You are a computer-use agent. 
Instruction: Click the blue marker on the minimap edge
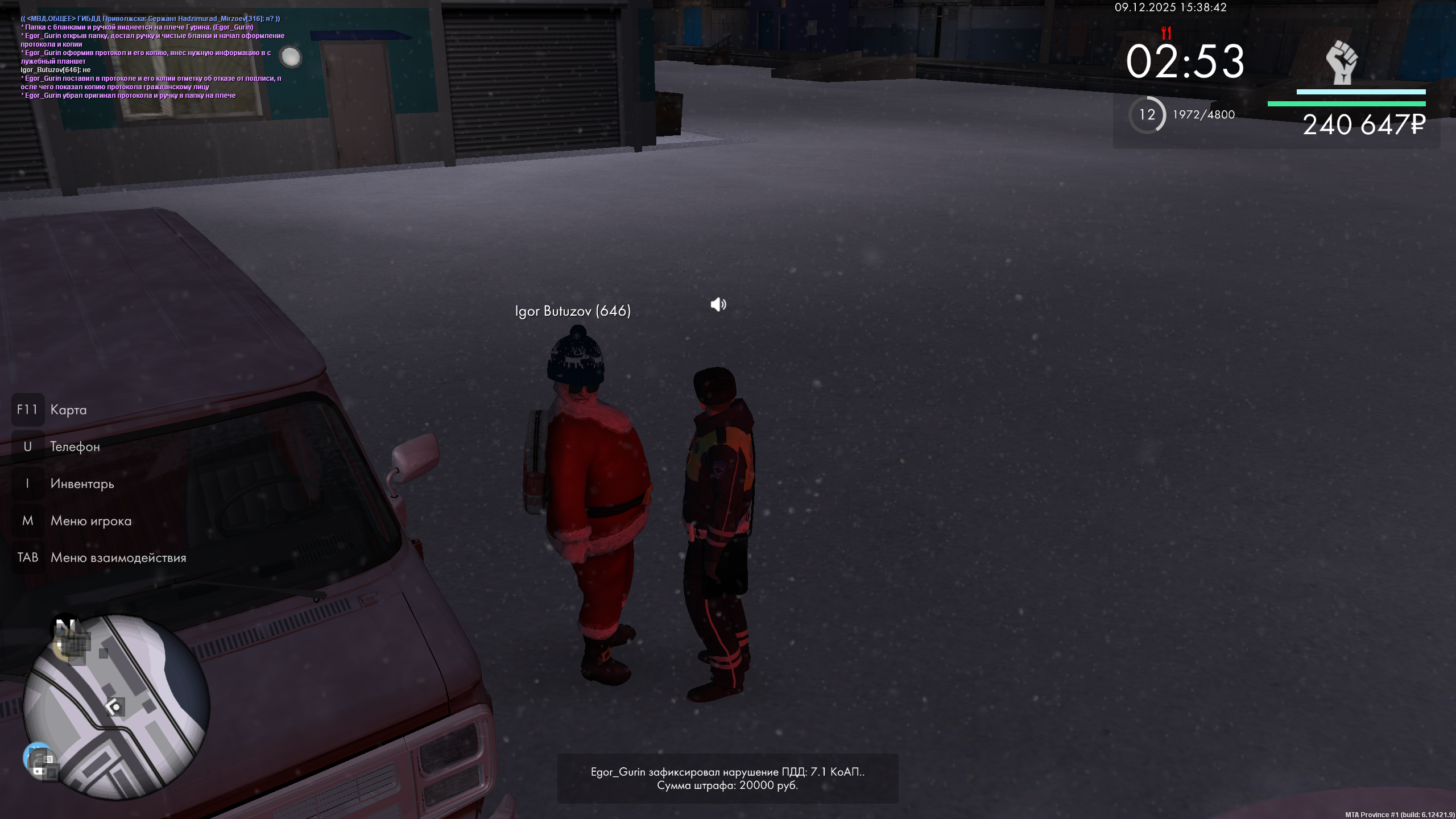(39, 758)
